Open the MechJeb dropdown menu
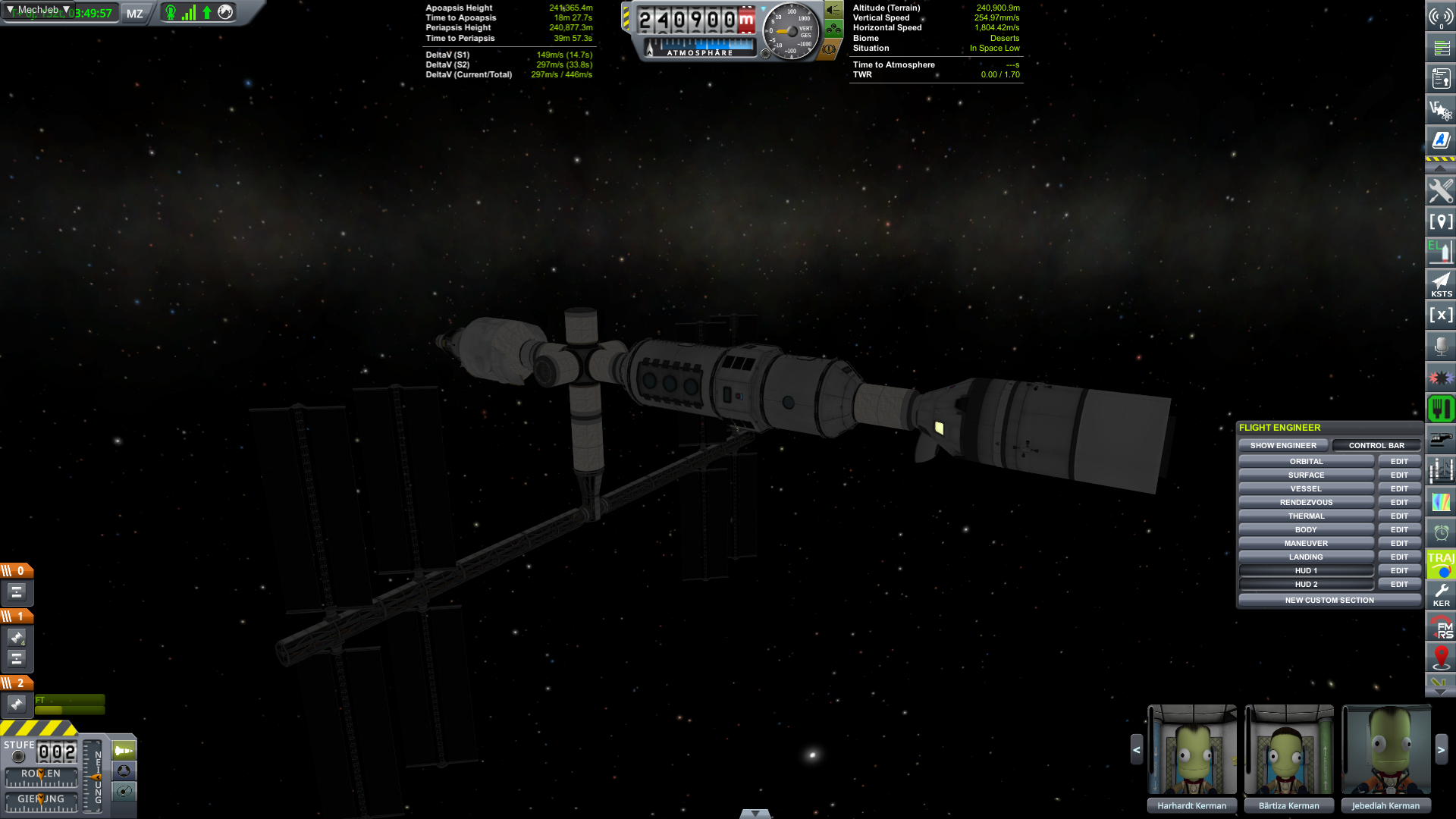This screenshot has width=1456, height=819. (x=38, y=11)
